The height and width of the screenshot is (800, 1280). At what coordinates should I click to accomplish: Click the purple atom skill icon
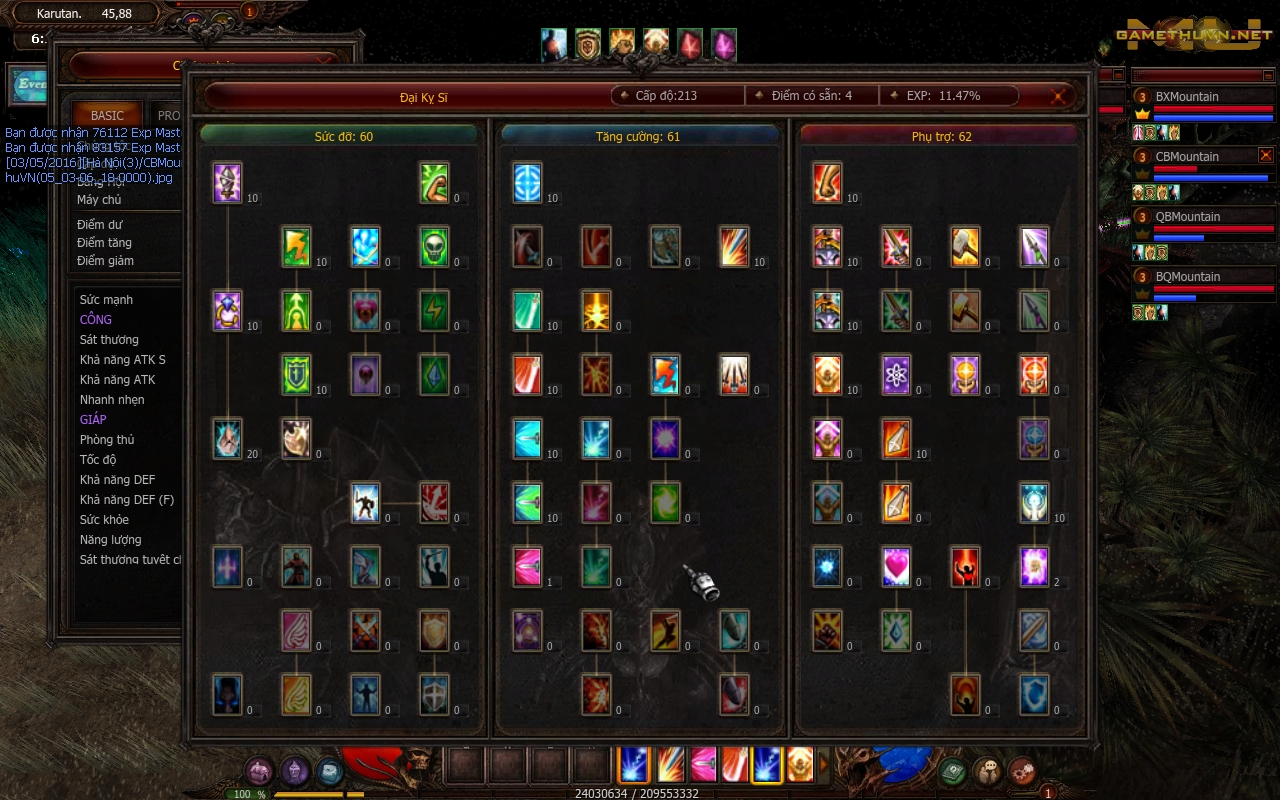[x=896, y=374]
